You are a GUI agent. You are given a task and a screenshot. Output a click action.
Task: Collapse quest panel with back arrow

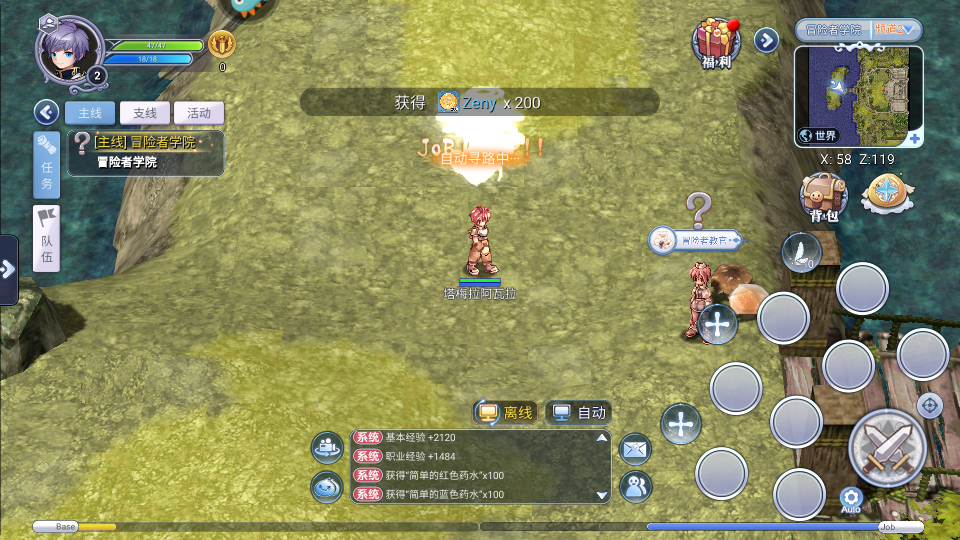point(45,112)
